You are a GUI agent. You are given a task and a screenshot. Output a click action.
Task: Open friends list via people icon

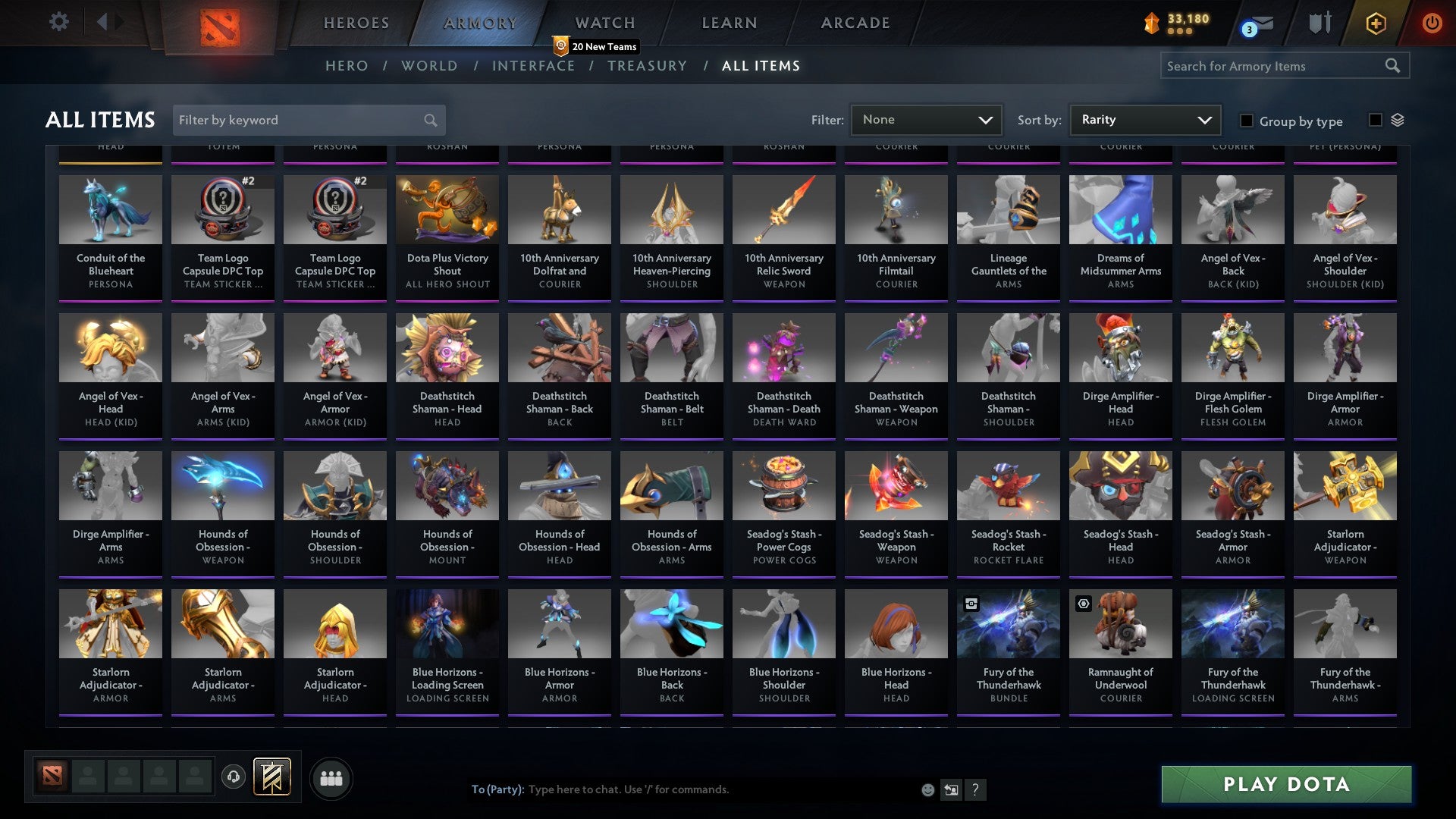coord(331,777)
